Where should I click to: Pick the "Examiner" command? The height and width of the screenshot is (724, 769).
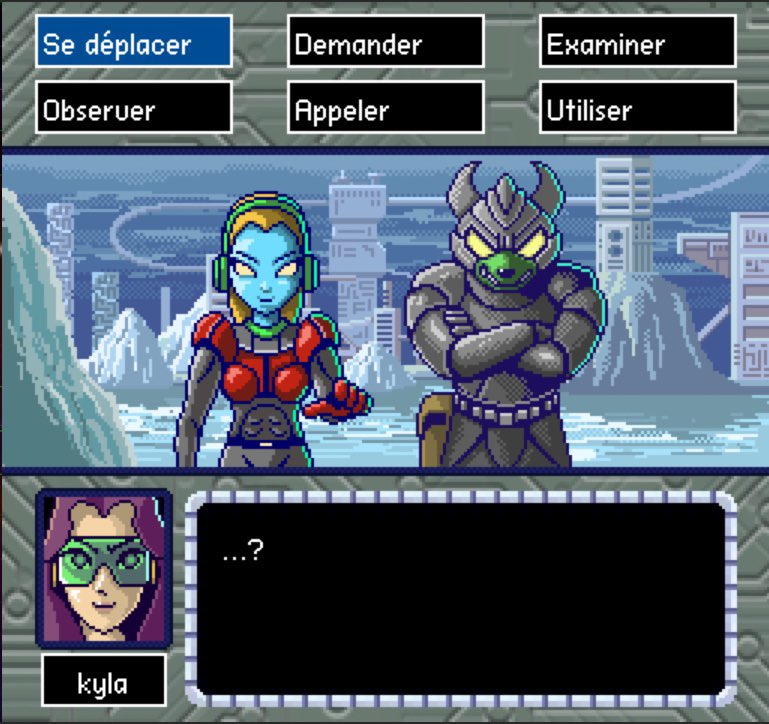[637, 43]
